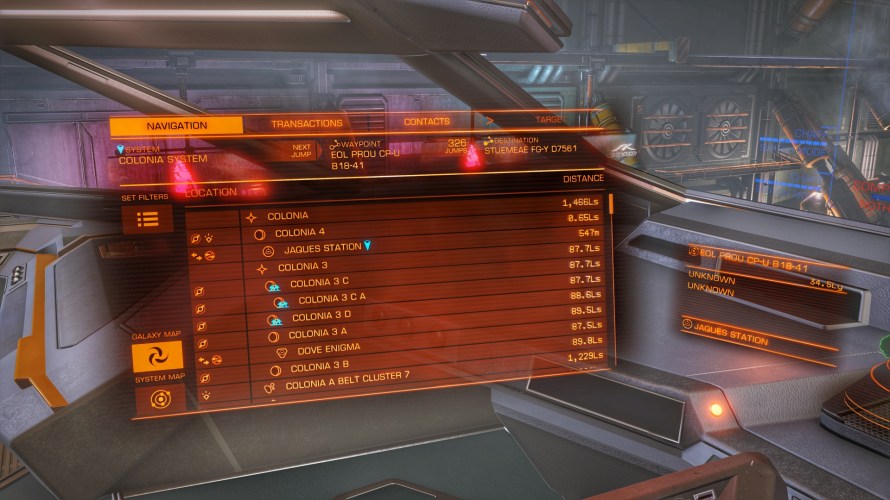
Task: Click the Next Jump waypoint Eol Prou CP-U B18-41
Action: pos(364,157)
